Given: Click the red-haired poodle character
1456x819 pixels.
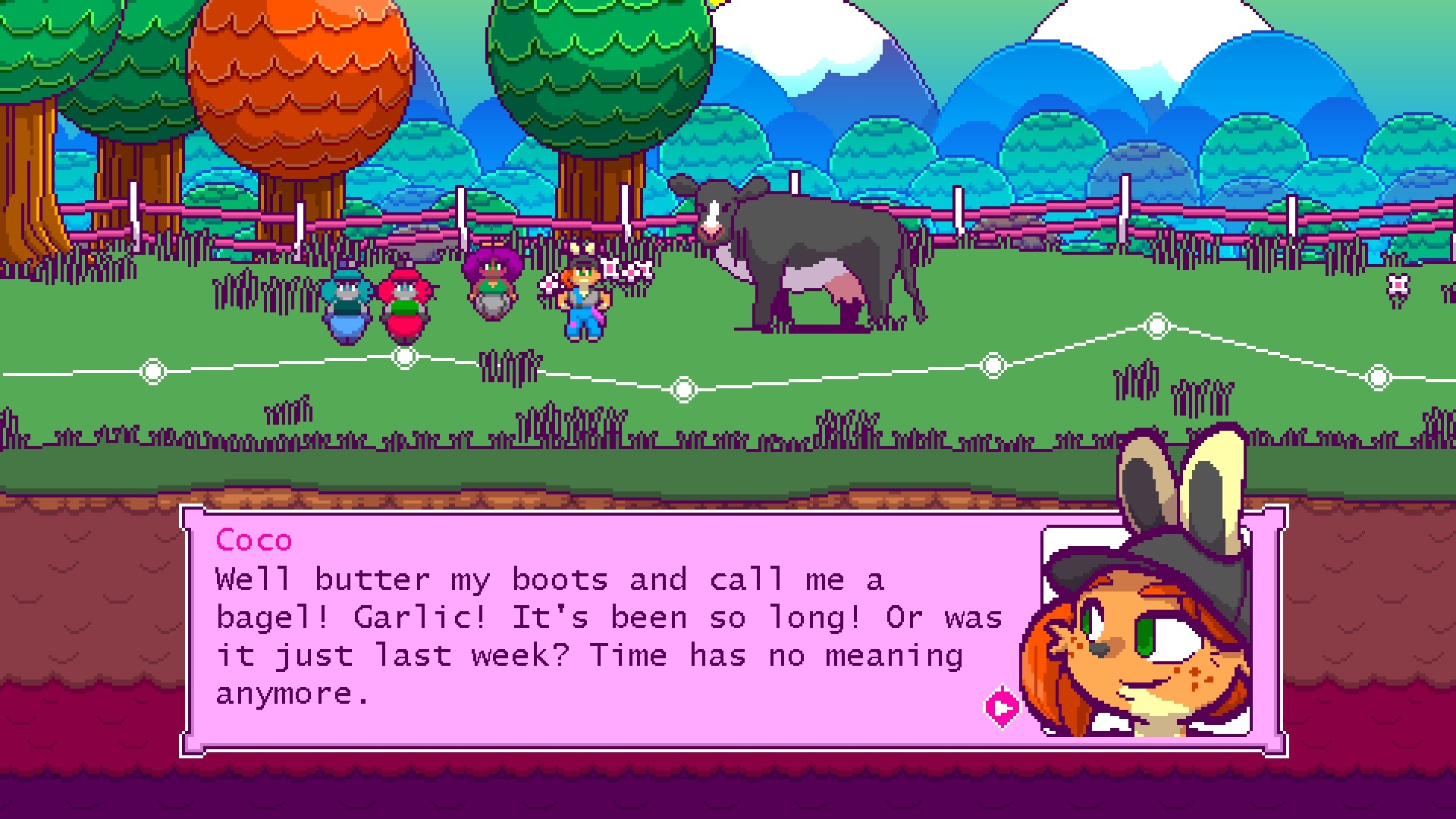Looking at the screenshot, I should pyautogui.click(x=406, y=303).
